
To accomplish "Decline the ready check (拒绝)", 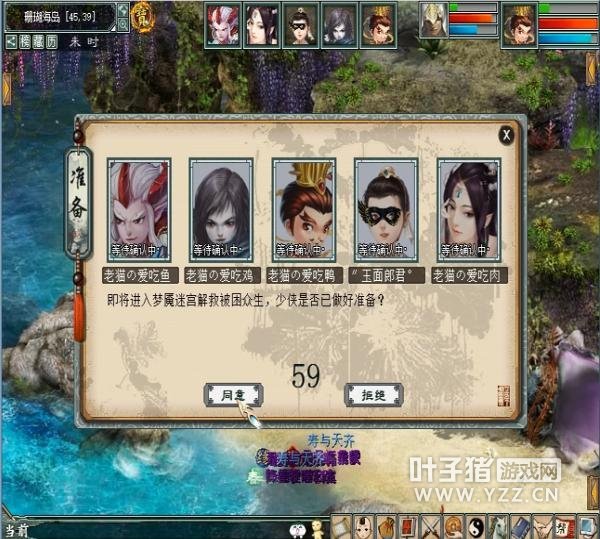I will (372, 395).
